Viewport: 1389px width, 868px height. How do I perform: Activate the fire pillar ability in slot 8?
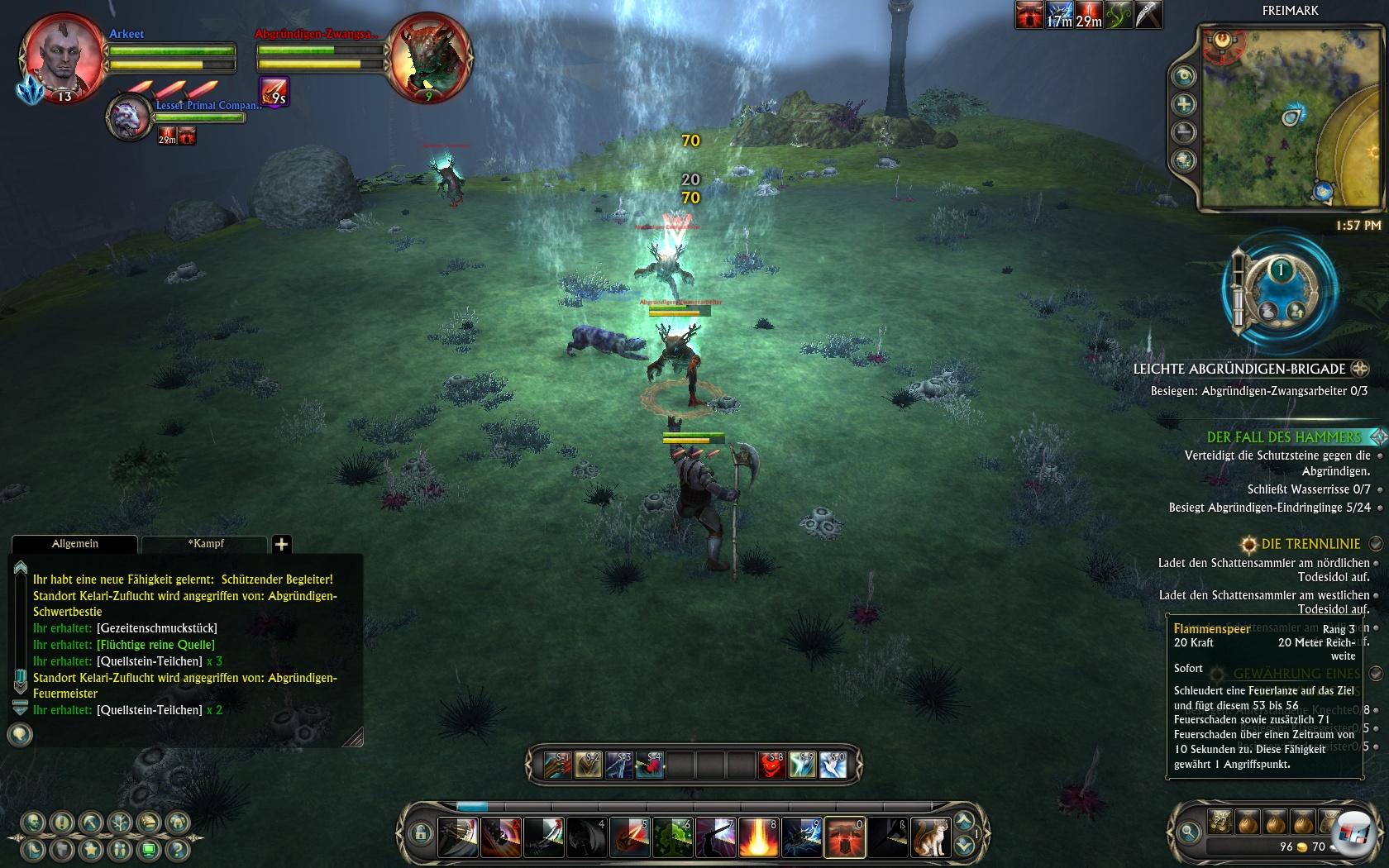tap(759, 837)
